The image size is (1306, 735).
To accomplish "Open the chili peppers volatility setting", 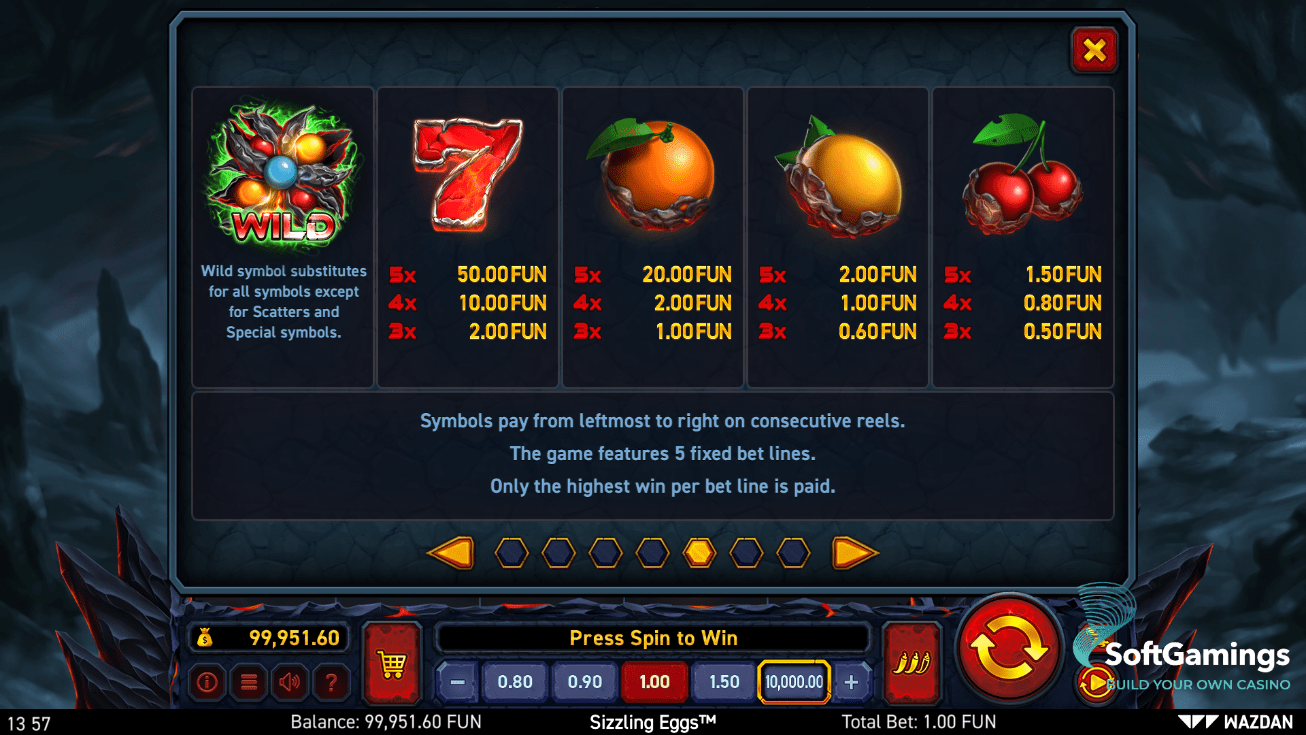I will (x=912, y=663).
